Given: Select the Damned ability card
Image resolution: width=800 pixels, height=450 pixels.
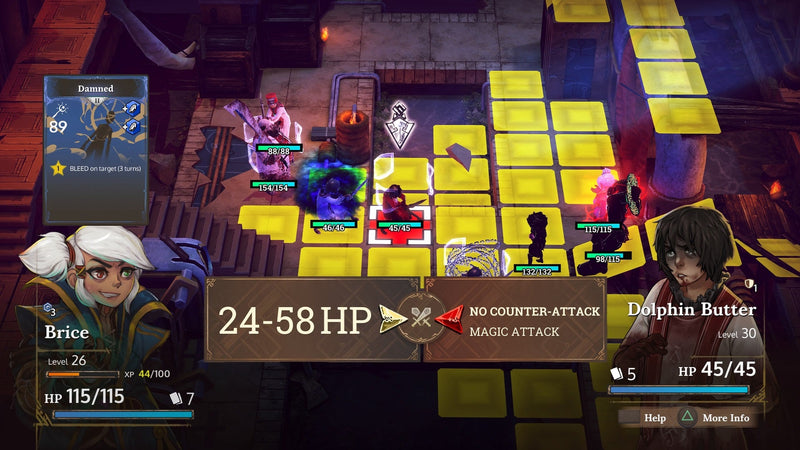Looking at the screenshot, I should (x=96, y=149).
